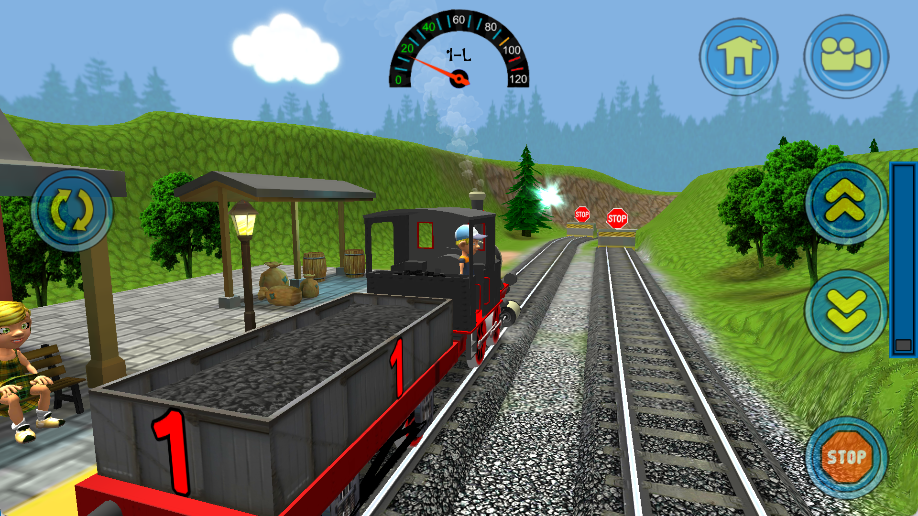
Task: Increase speed with the double up arrow
Action: click(x=846, y=204)
